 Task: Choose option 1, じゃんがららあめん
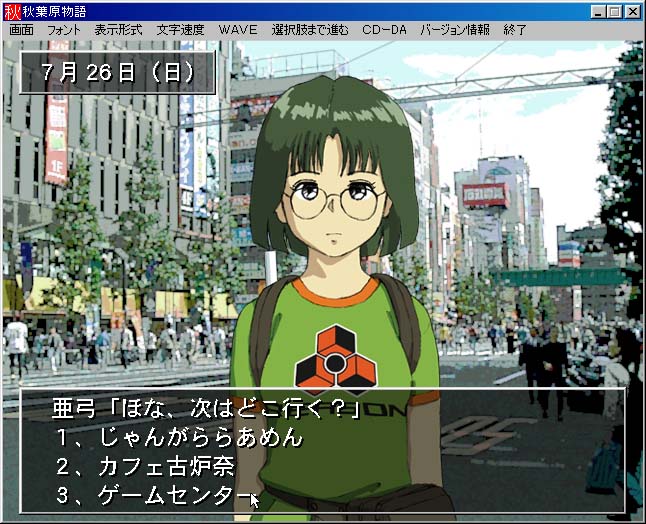pos(178,438)
